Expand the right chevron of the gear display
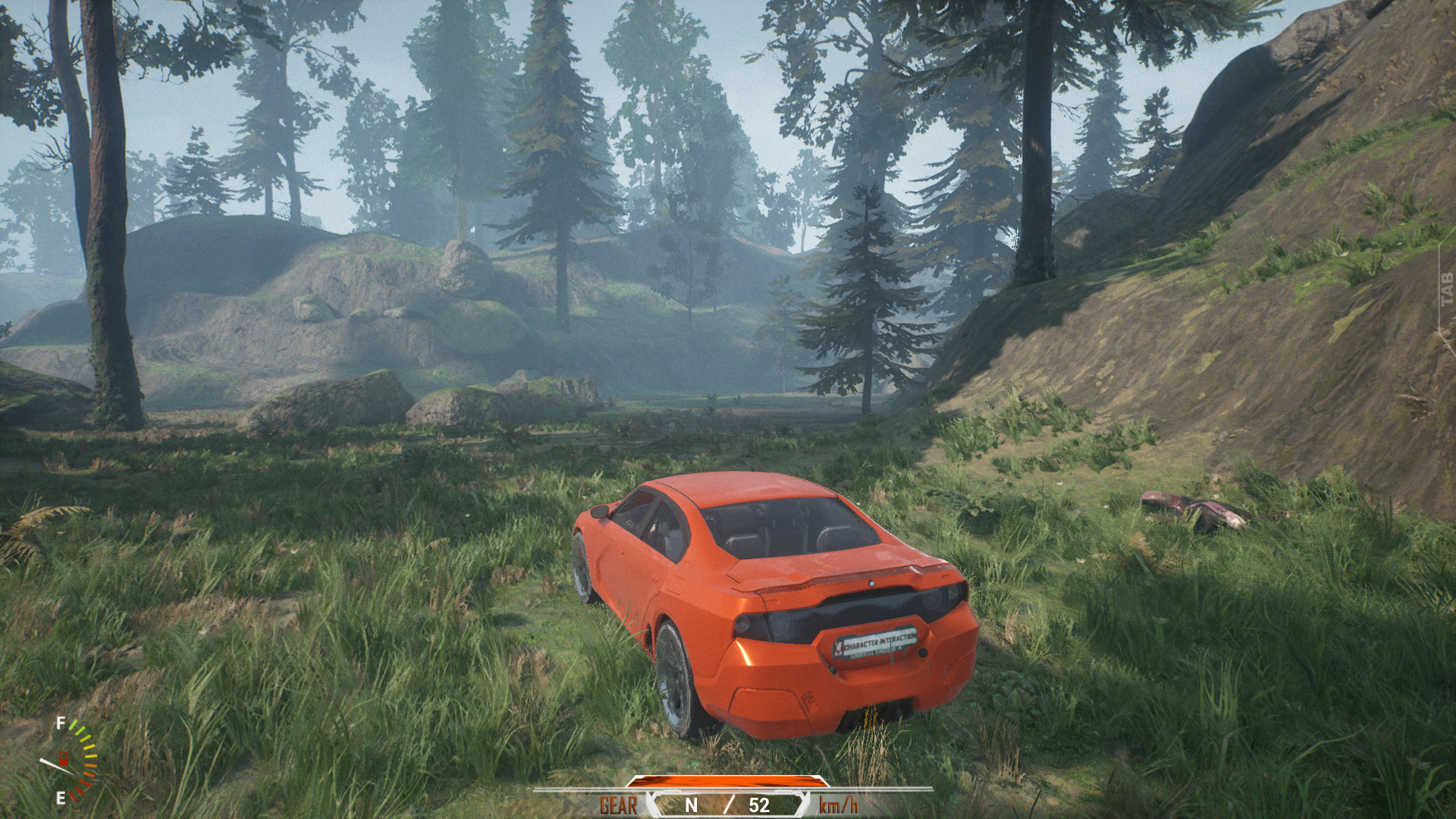 [x=802, y=805]
